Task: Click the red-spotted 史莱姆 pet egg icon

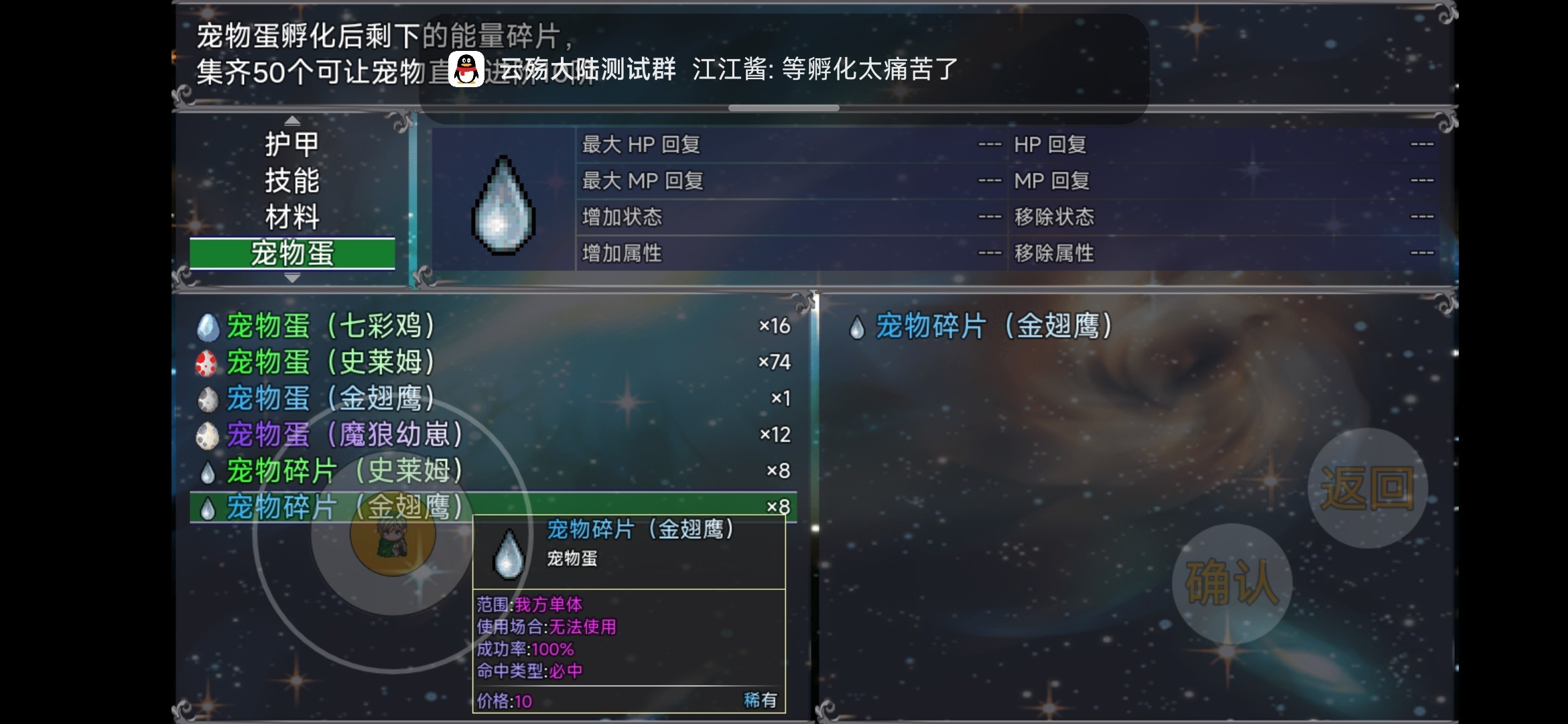Action: click(209, 363)
